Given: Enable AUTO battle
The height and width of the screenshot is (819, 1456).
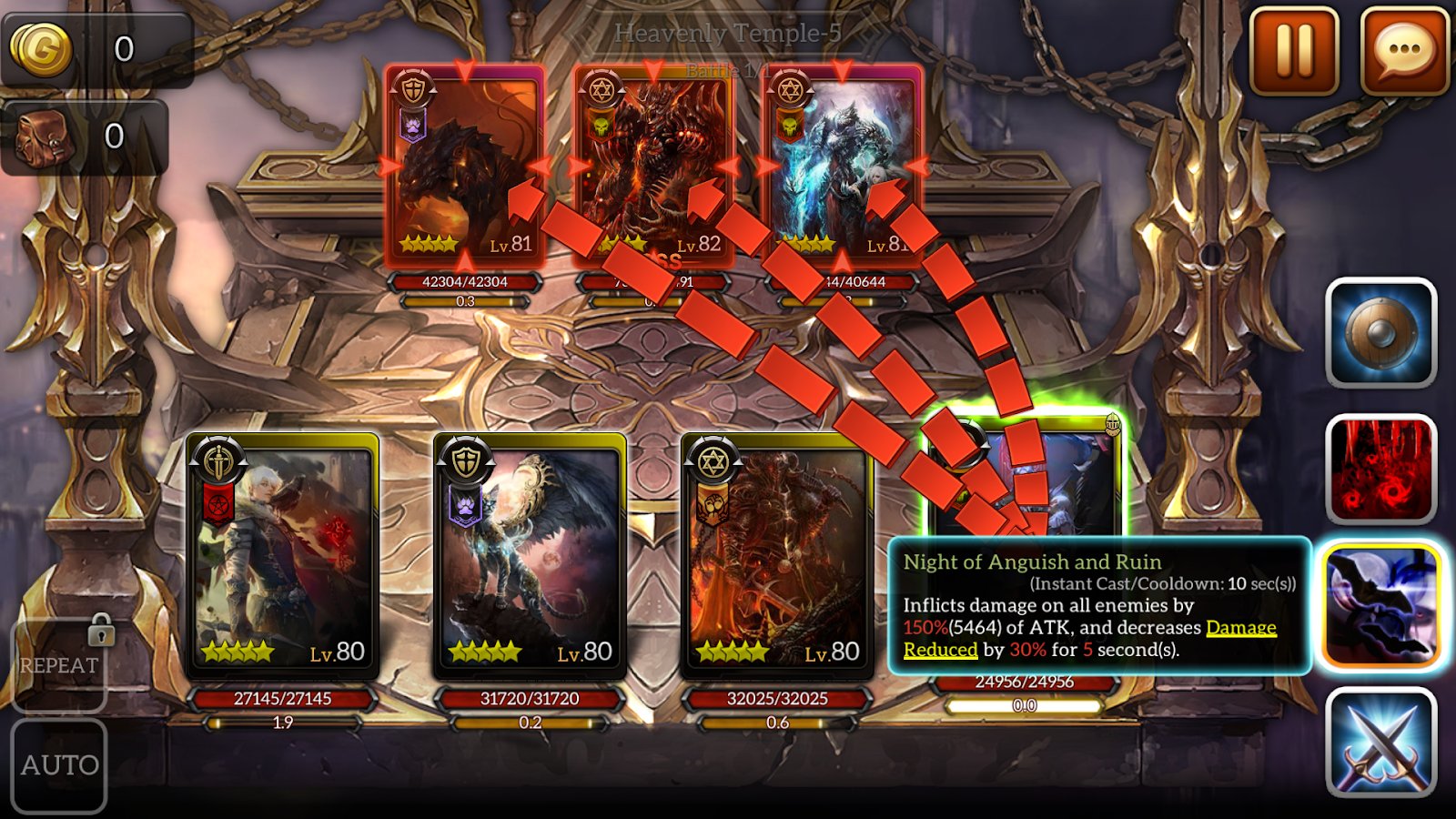Looking at the screenshot, I should [58, 765].
